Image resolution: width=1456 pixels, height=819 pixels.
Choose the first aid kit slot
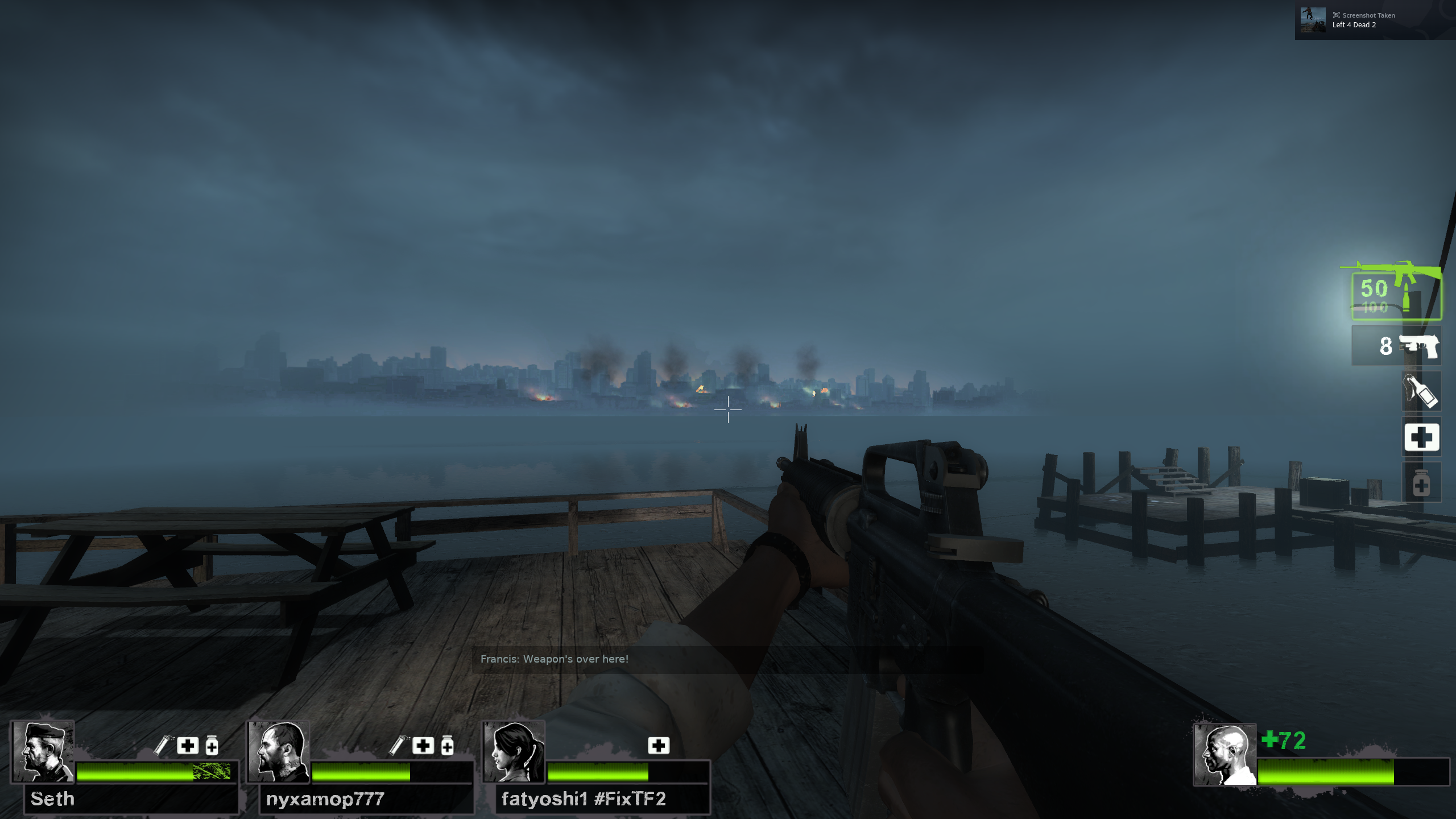1421,437
